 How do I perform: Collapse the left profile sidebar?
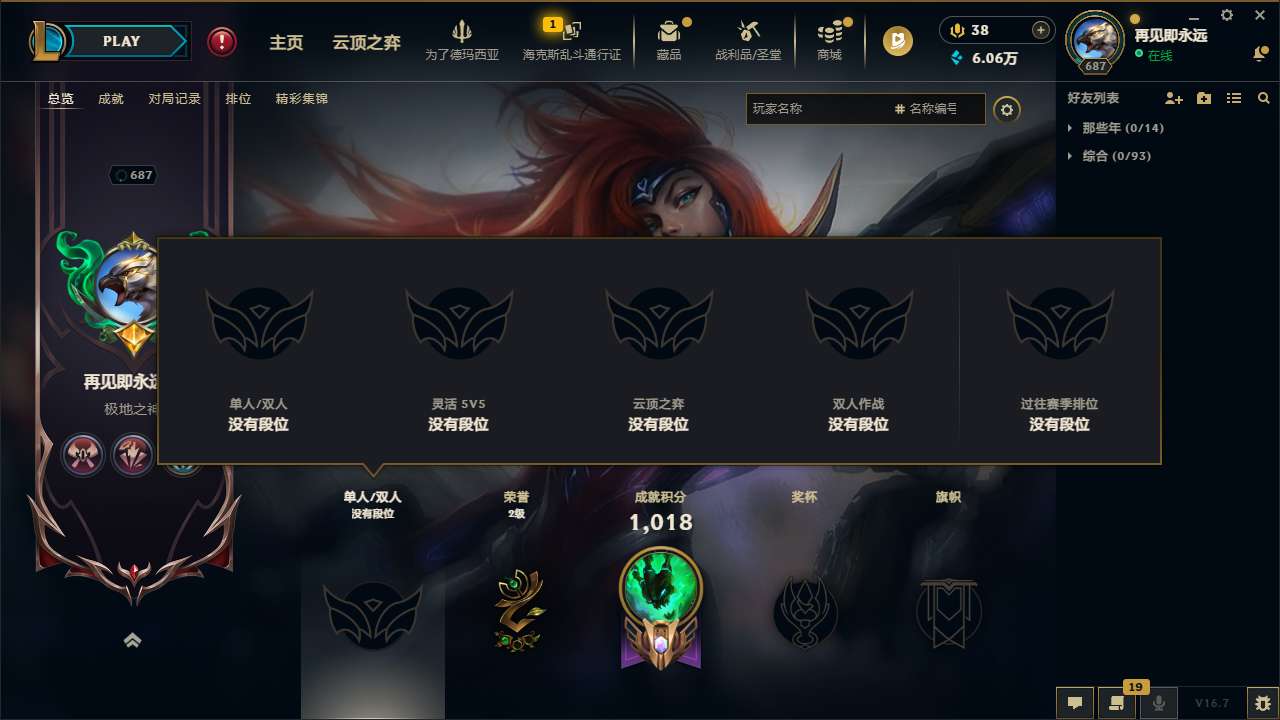[x=133, y=640]
